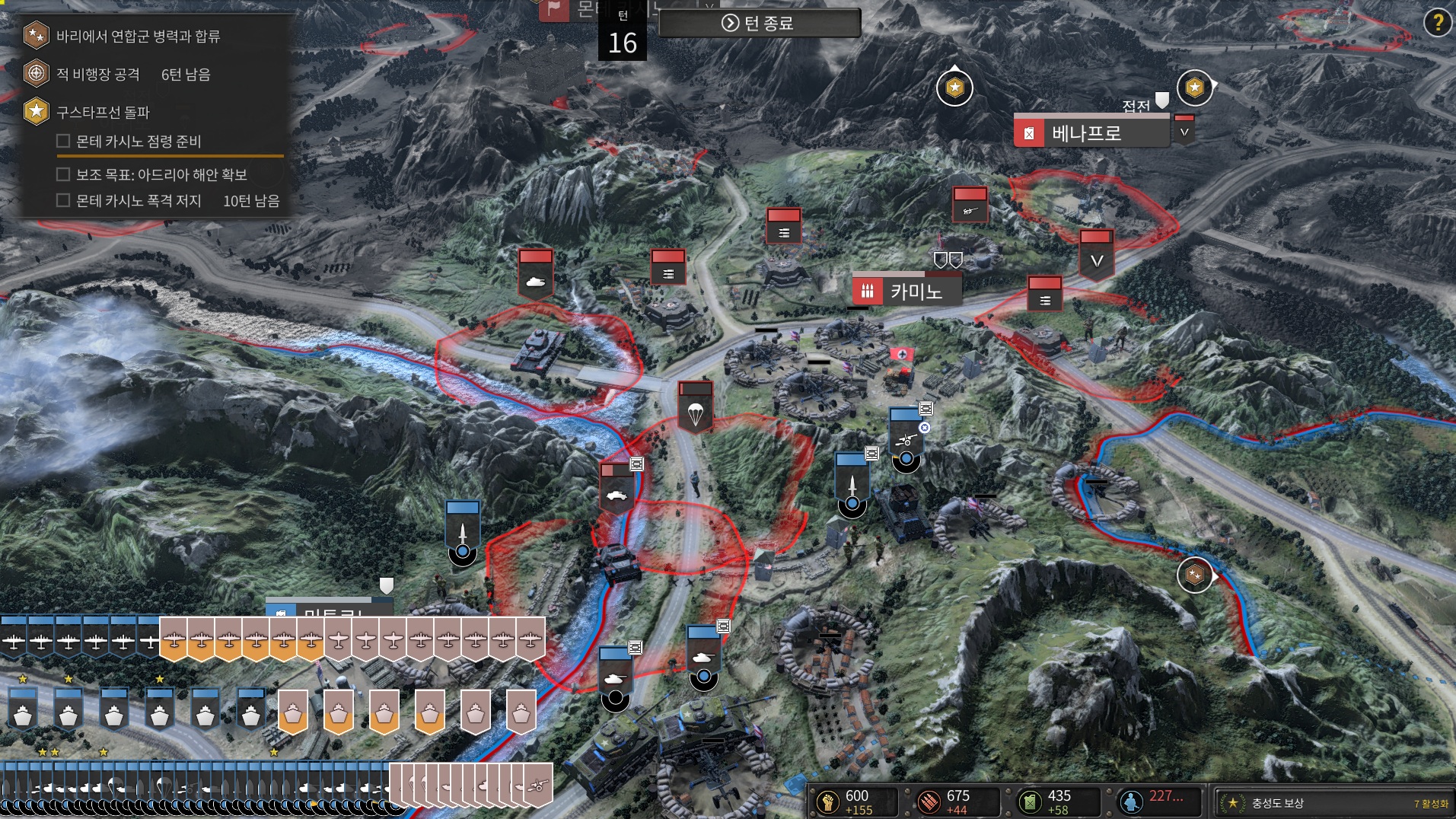The height and width of the screenshot is (819, 1456).
Task: Select the 보조 목표 아드리아 해안 확보 entry
Action: tap(161, 175)
